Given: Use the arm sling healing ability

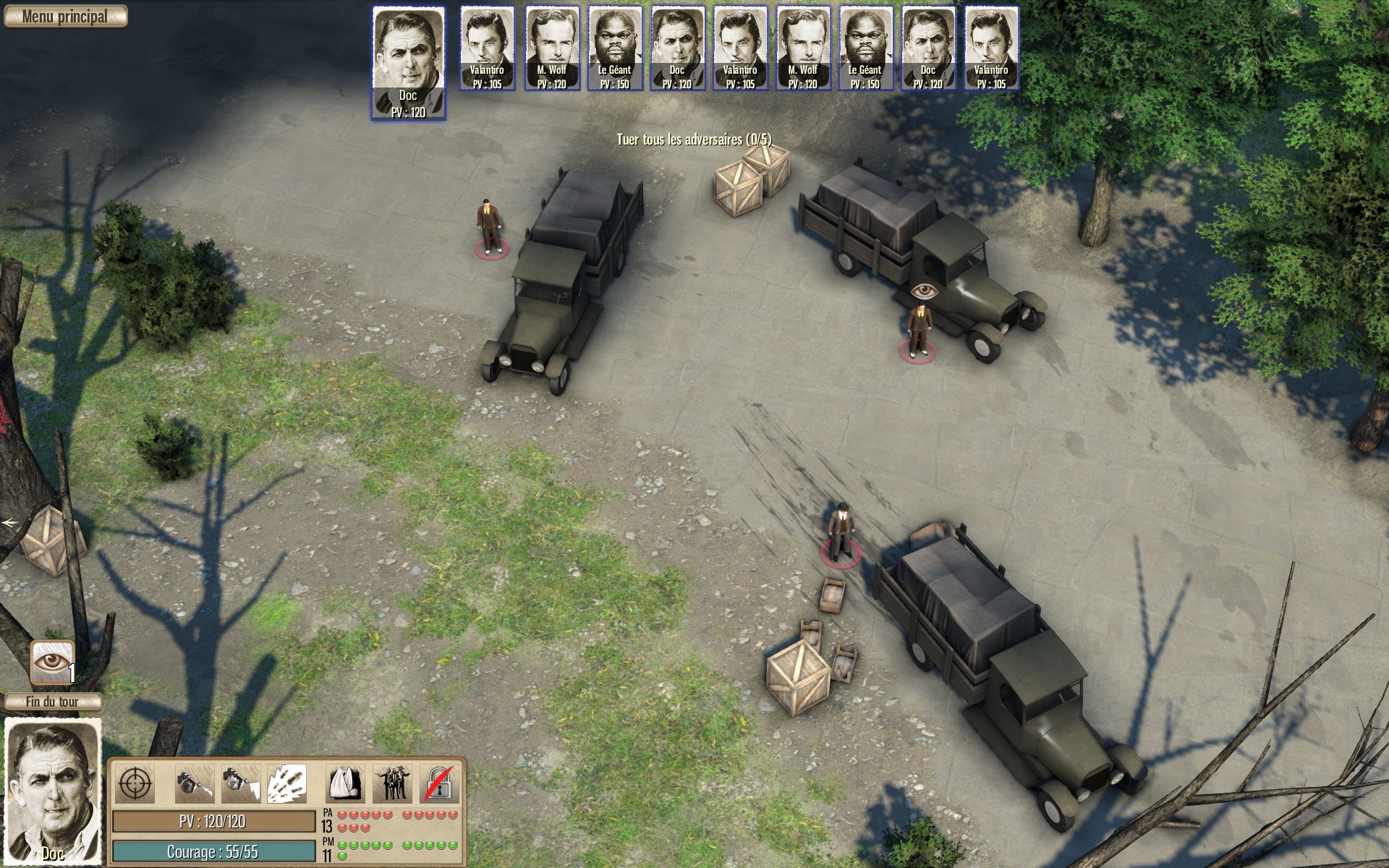Looking at the screenshot, I should click(x=347, y=783).
